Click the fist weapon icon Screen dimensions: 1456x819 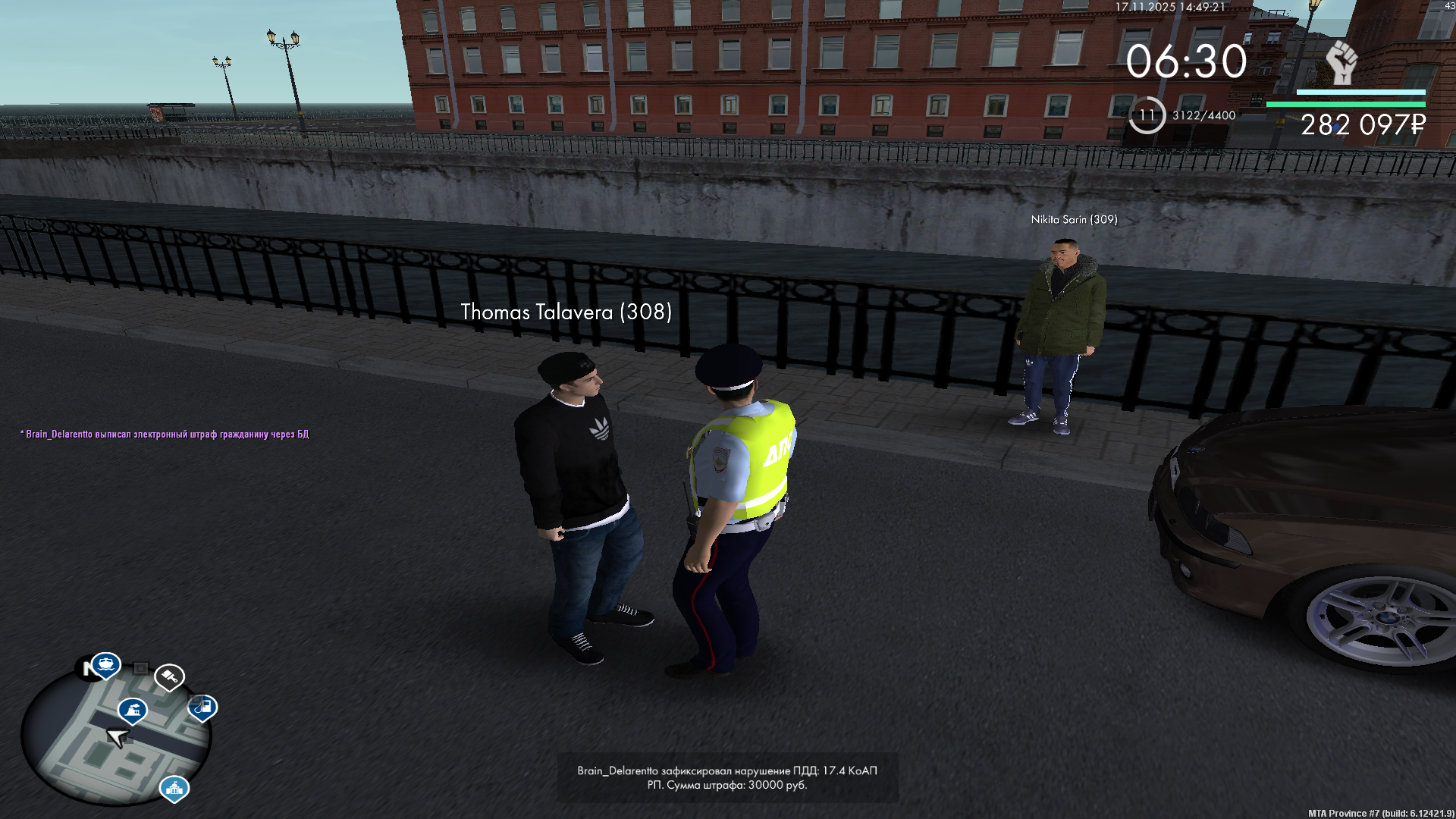pyautogui.click(x=1341, y=62)
